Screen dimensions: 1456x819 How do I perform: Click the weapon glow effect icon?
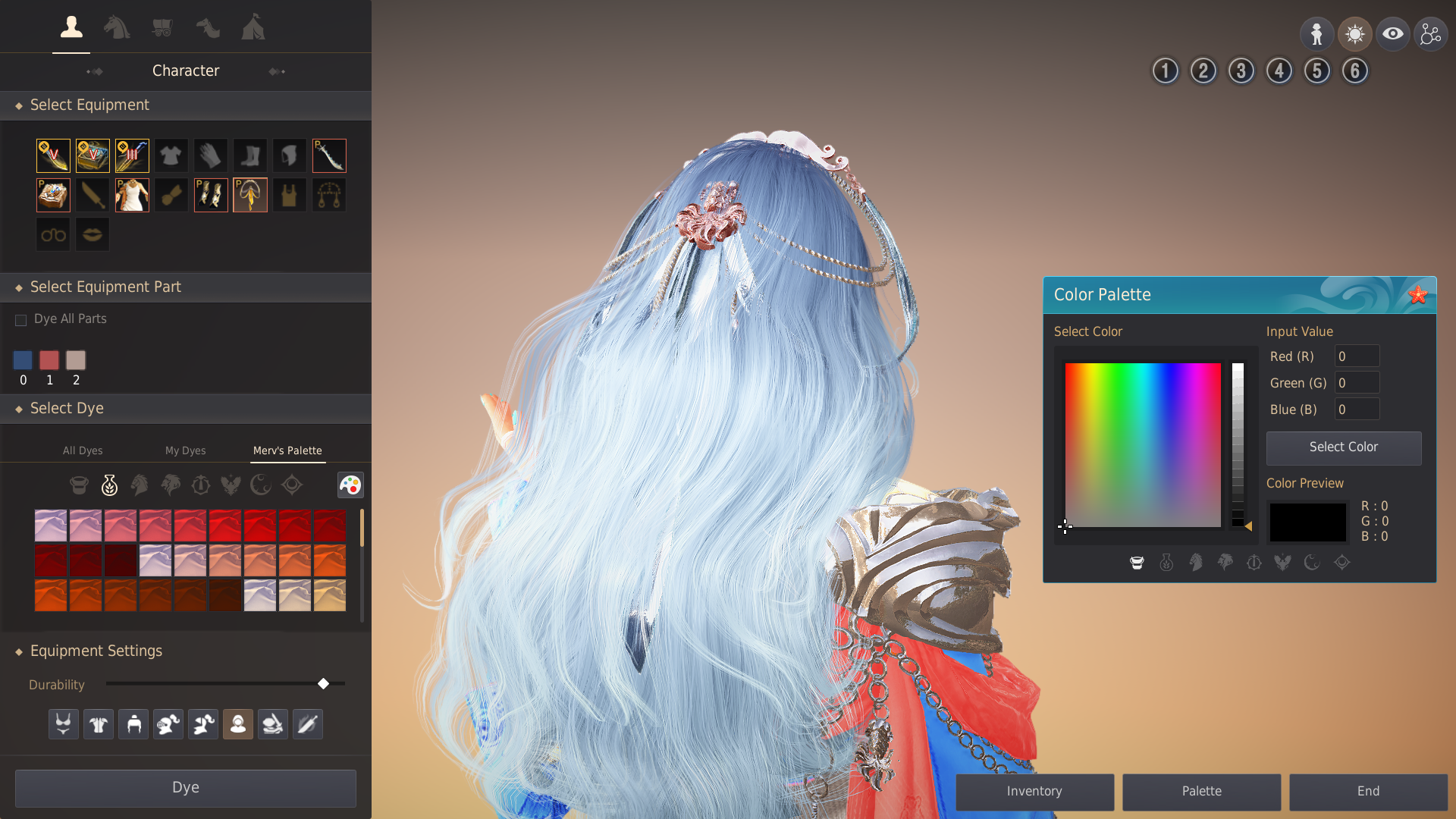click(x=307, y=723)
